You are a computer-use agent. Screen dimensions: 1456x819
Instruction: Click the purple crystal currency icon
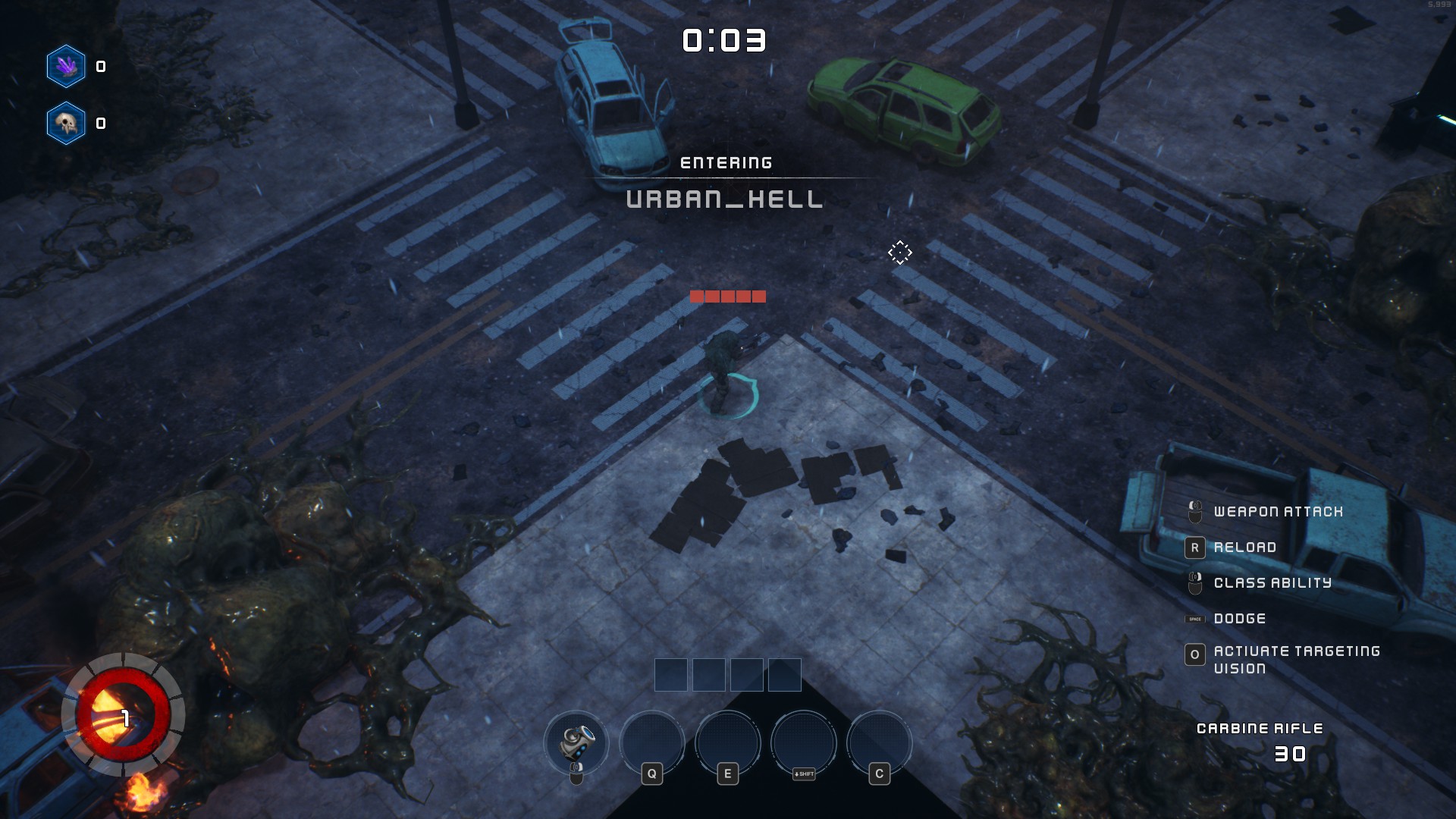66,67
